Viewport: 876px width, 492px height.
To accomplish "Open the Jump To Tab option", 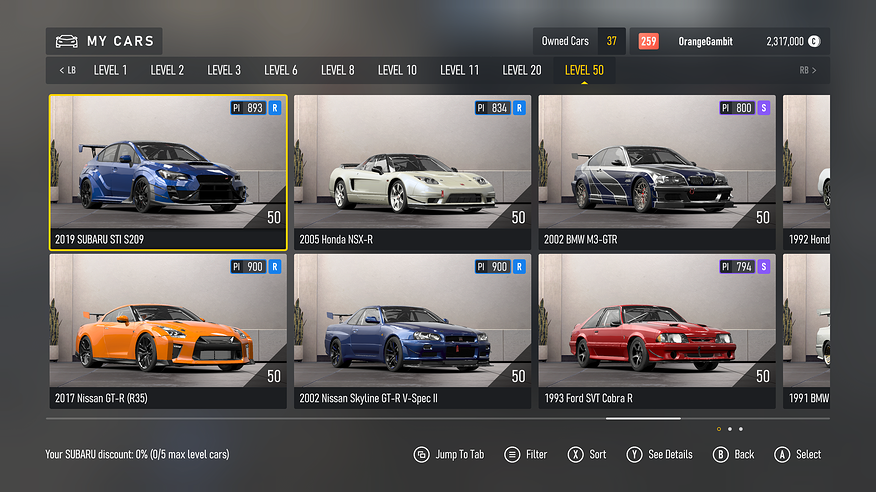I will click(x=449, y=454).
